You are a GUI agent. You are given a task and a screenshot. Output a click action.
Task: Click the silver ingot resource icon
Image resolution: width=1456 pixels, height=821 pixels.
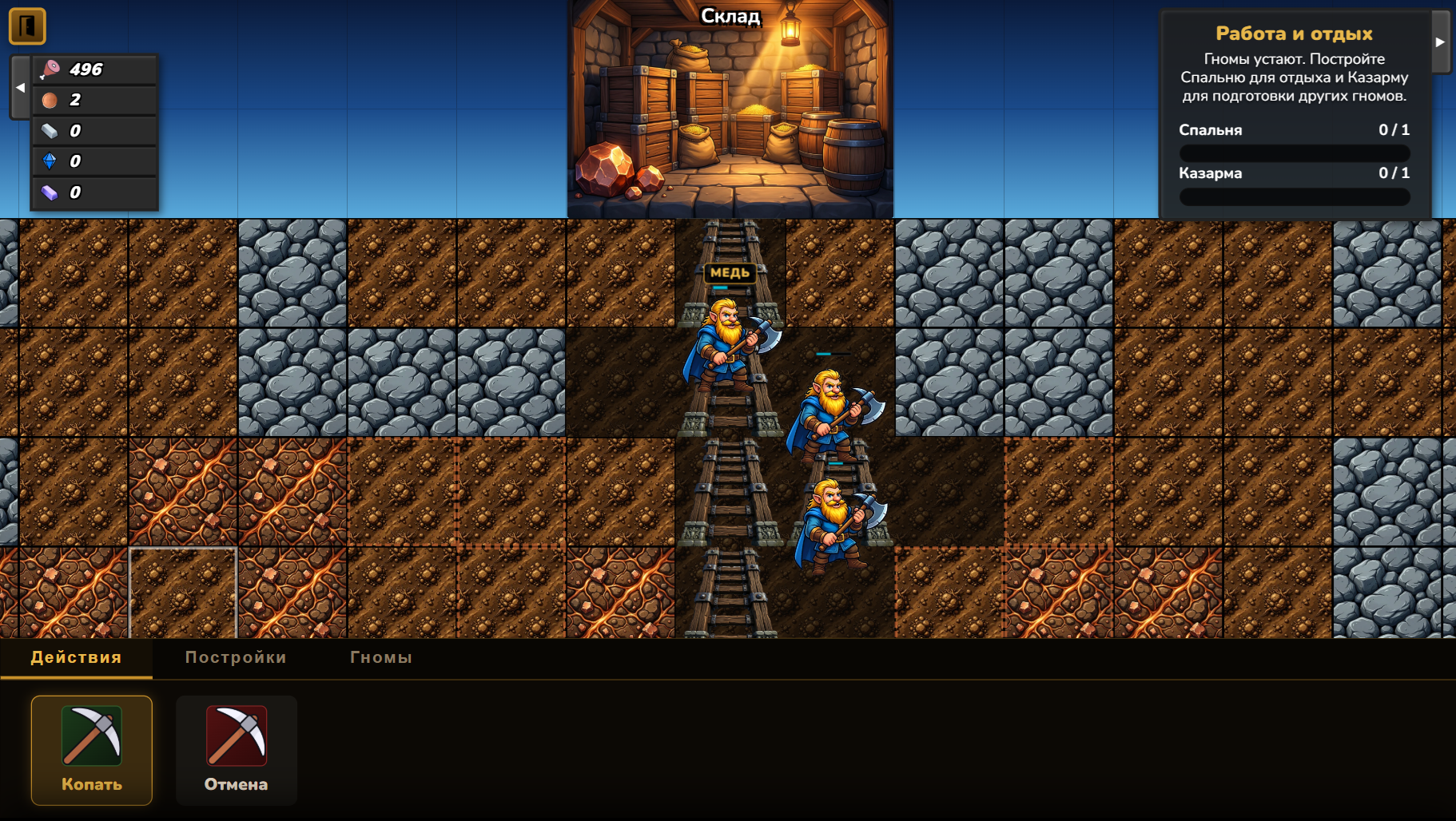(51, 130)
